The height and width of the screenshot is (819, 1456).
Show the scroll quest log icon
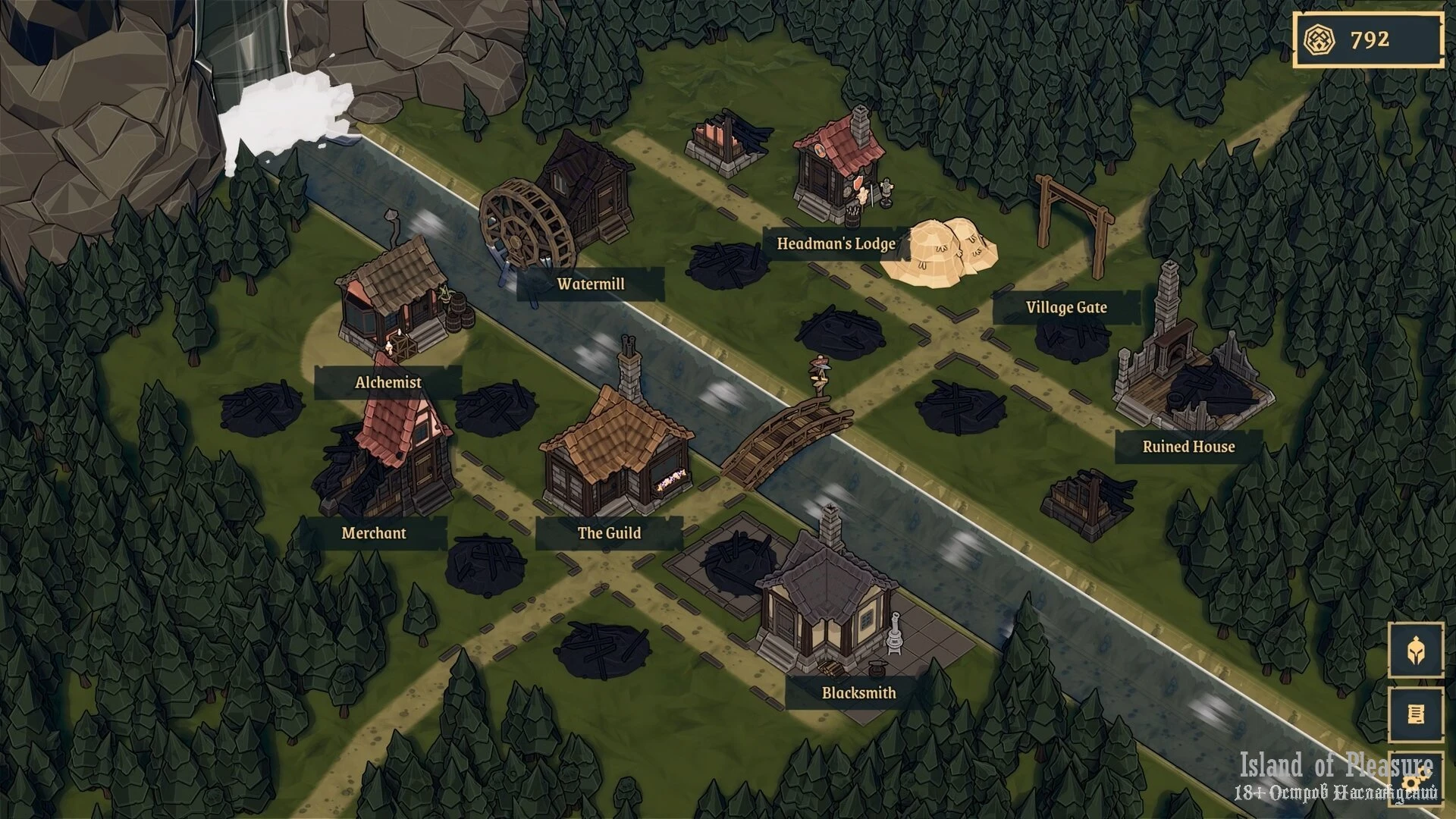[x=1415, y=714]
